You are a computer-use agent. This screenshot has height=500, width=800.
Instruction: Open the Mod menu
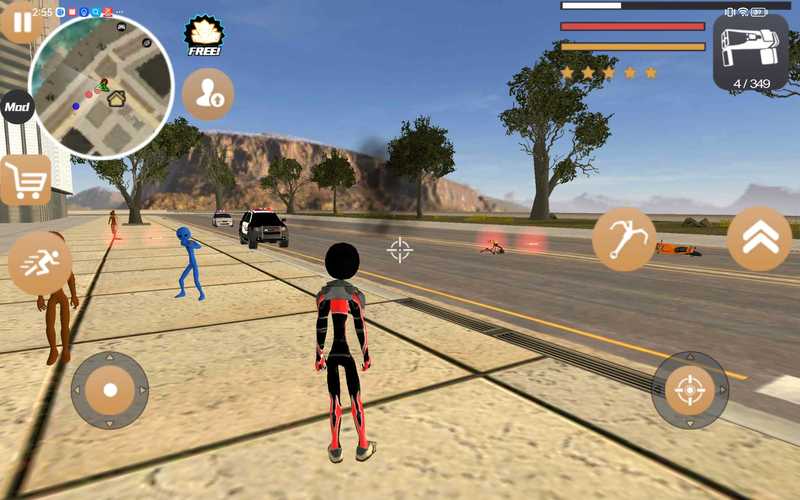click(x=17, y=106)
